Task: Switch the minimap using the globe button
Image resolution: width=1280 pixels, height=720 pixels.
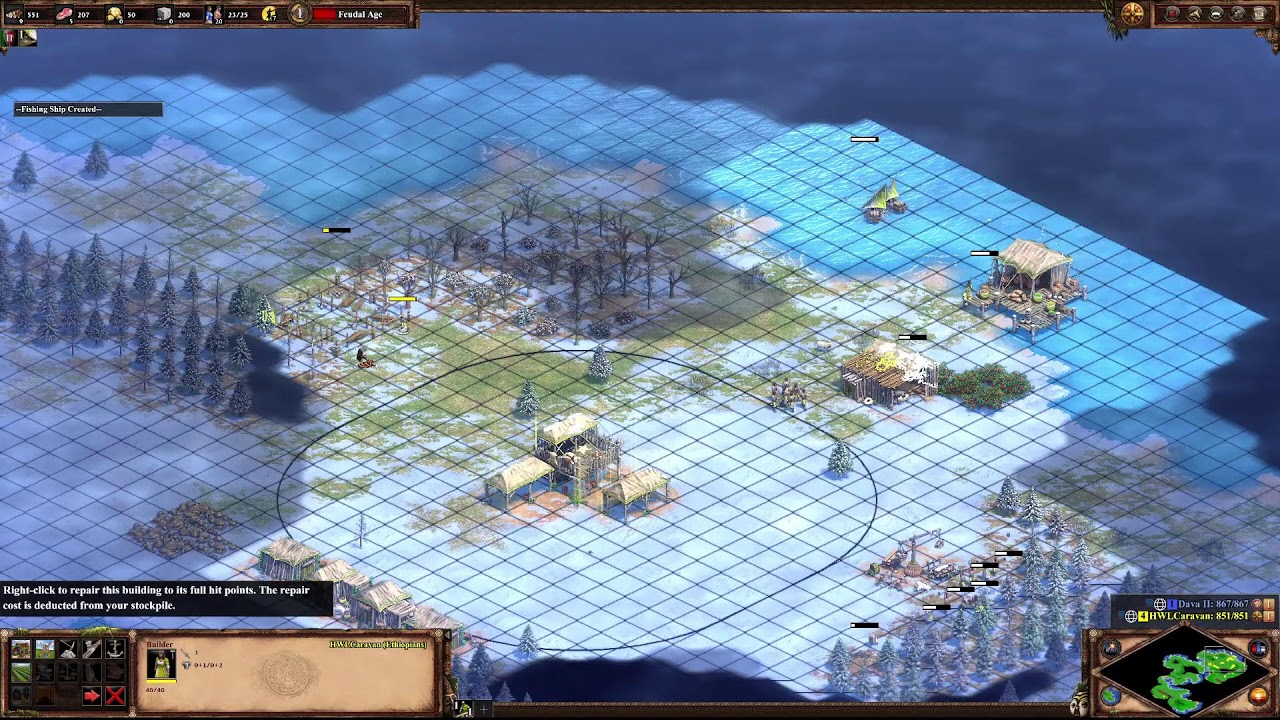Action: [1111, 696]
